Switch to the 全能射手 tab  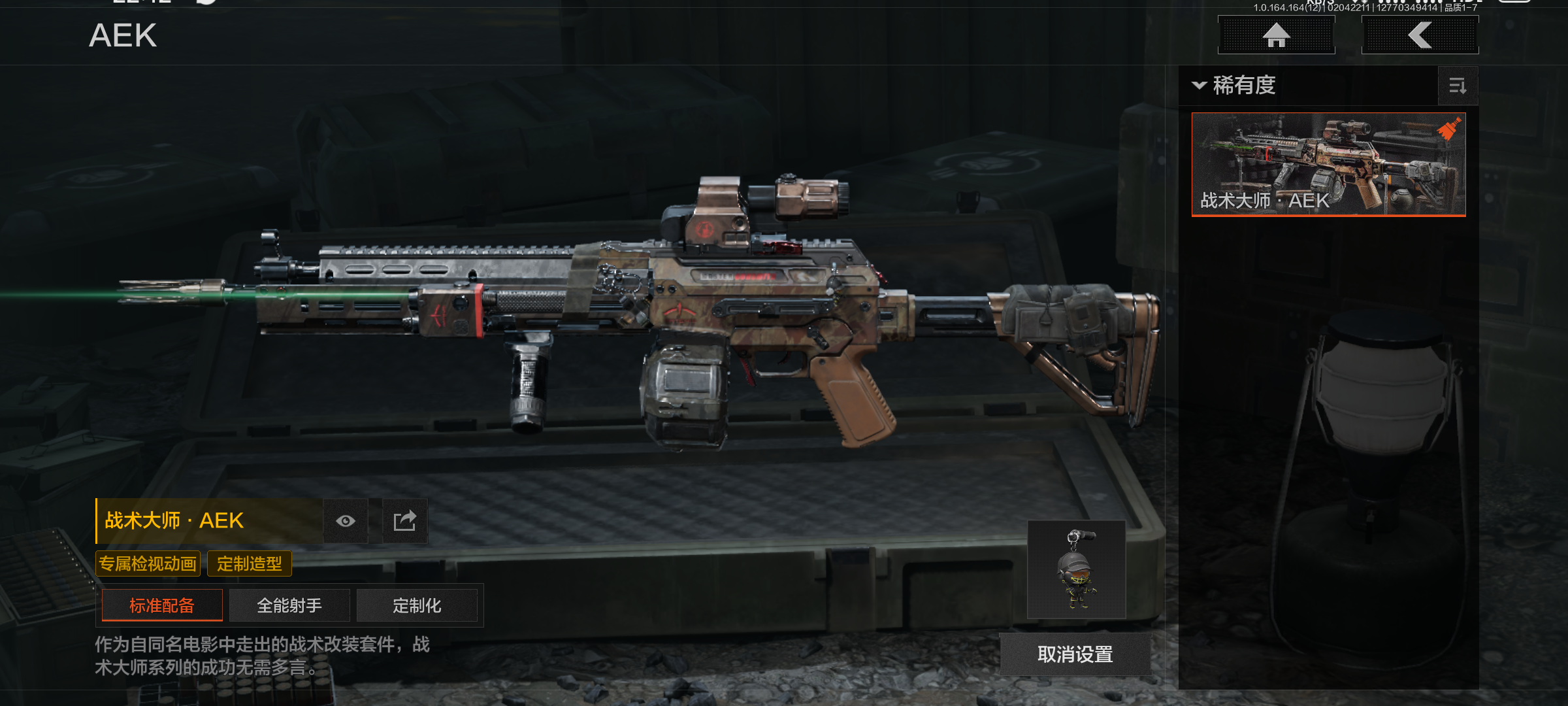click(x=289, y=605)
